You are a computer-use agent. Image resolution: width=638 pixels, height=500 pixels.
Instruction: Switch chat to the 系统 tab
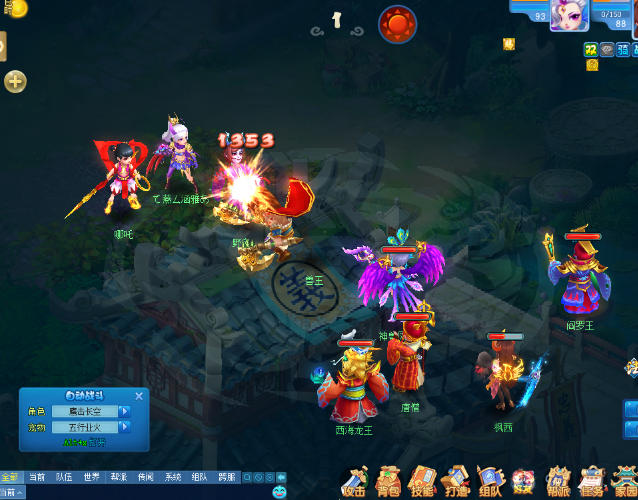point(173,477)
